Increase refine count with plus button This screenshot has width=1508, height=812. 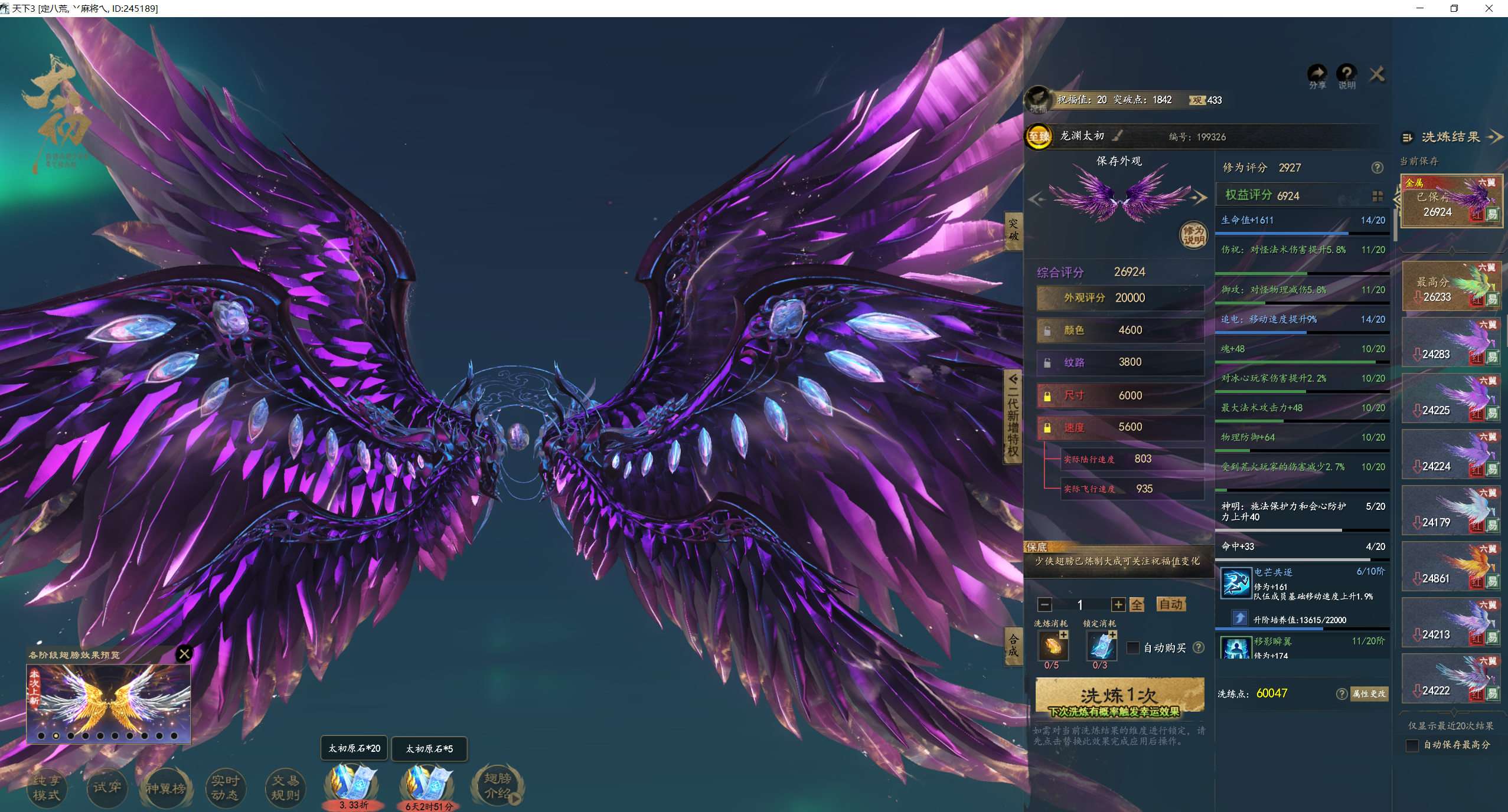[1118, 605]
